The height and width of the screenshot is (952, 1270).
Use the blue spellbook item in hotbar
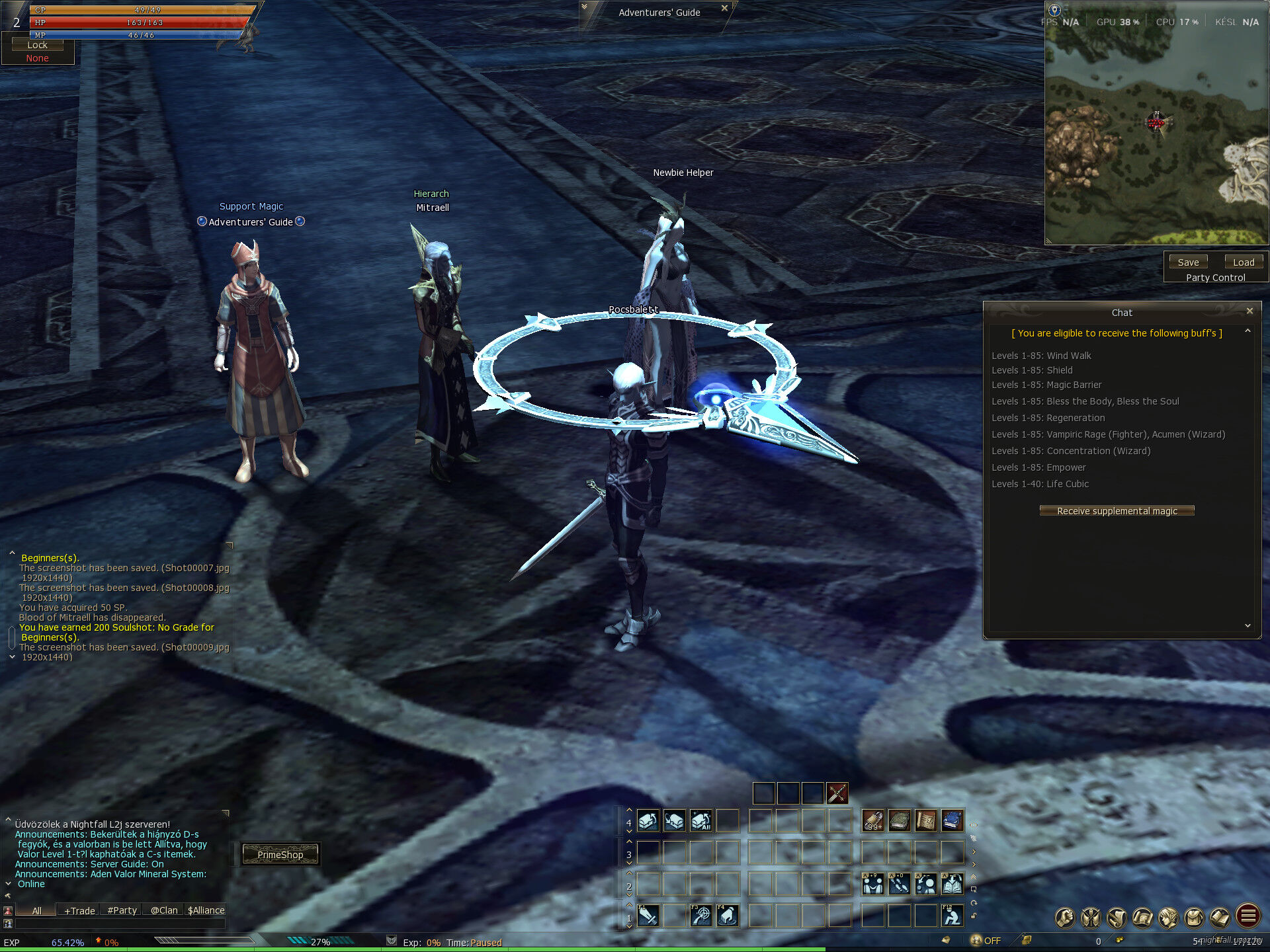(952, 821)
